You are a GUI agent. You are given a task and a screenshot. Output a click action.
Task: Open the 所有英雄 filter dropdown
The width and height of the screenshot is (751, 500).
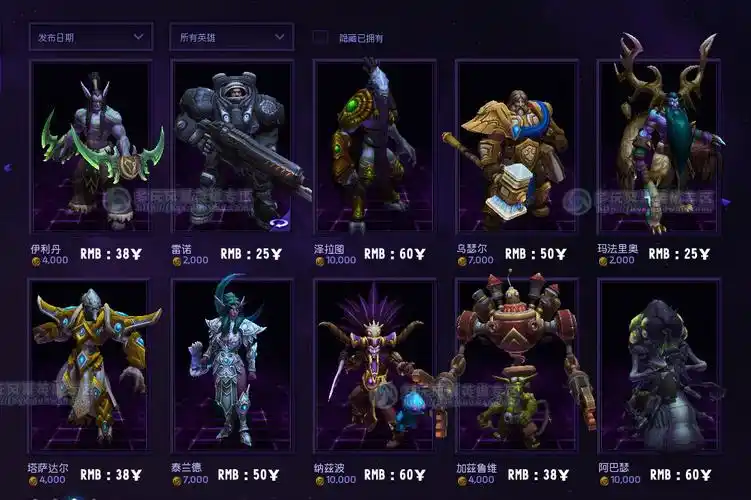[x=231, y=37]
